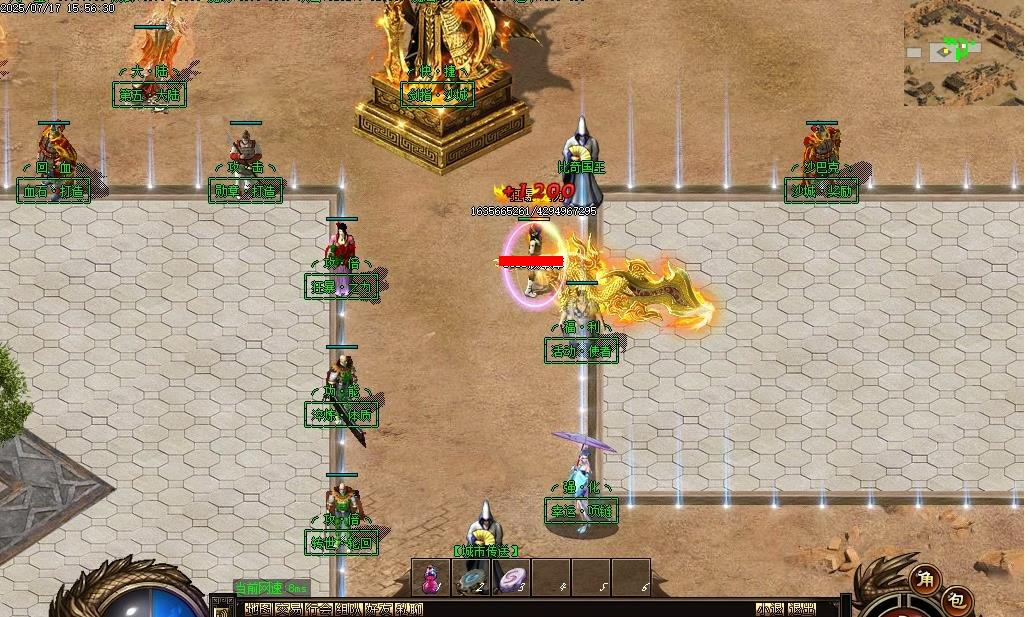Open the 组队 team button
Screen dimensions: 1028x617
tap(349, 608)
